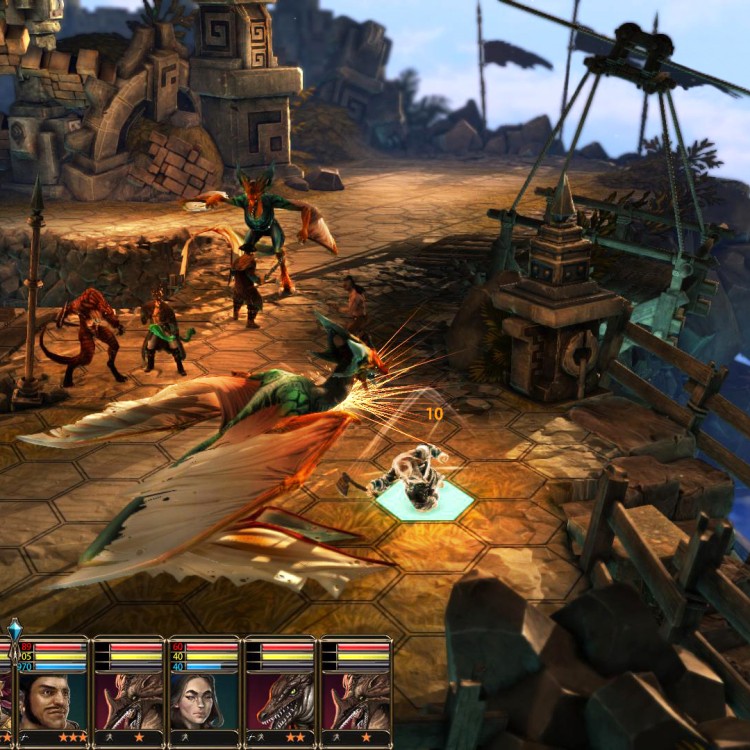750x750 pixels.
Task: Select the dark-haired woman's portrait
Action: (x=203, y=699)
